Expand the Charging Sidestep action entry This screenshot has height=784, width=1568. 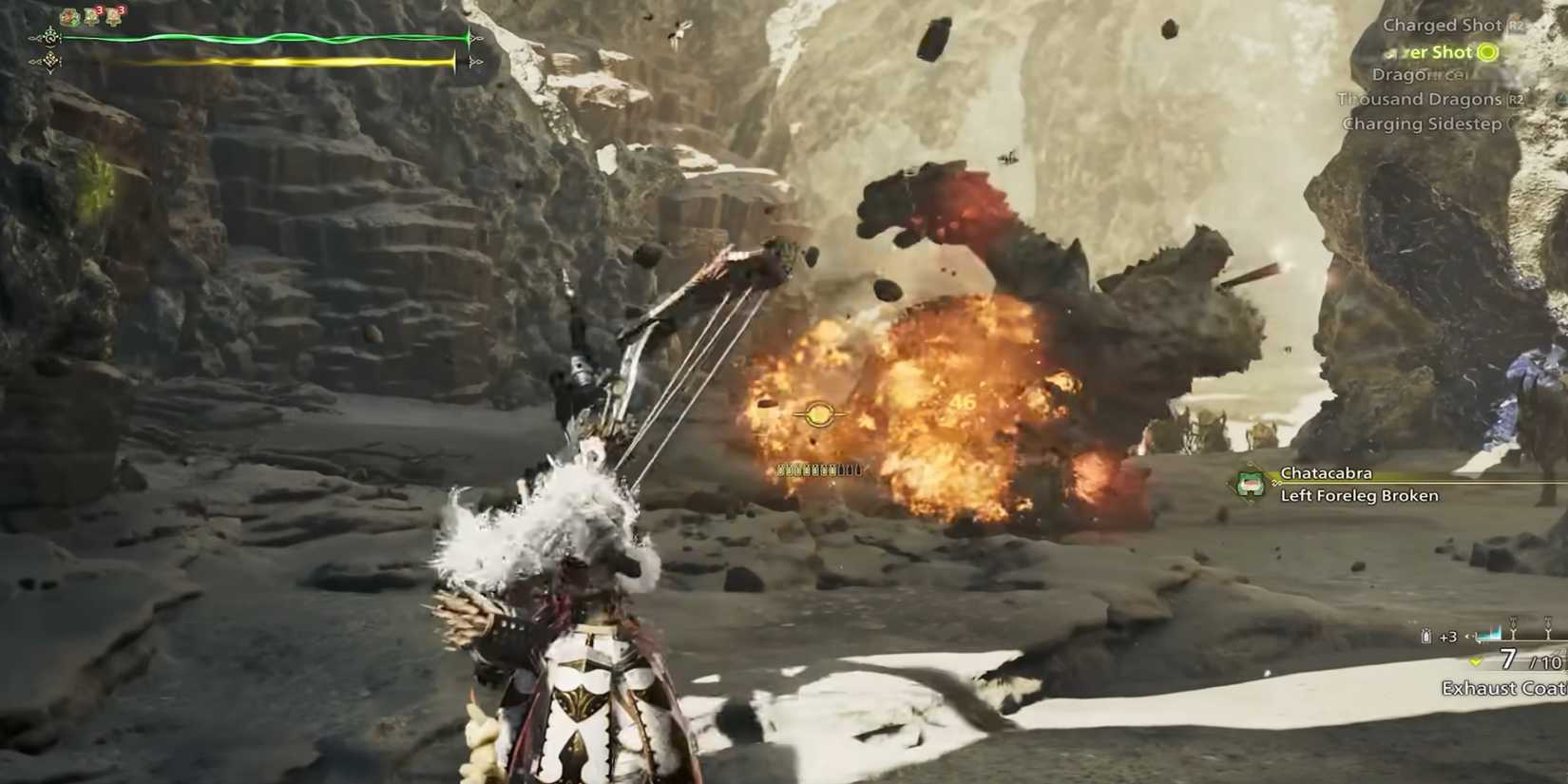[x=1422, y=124]
